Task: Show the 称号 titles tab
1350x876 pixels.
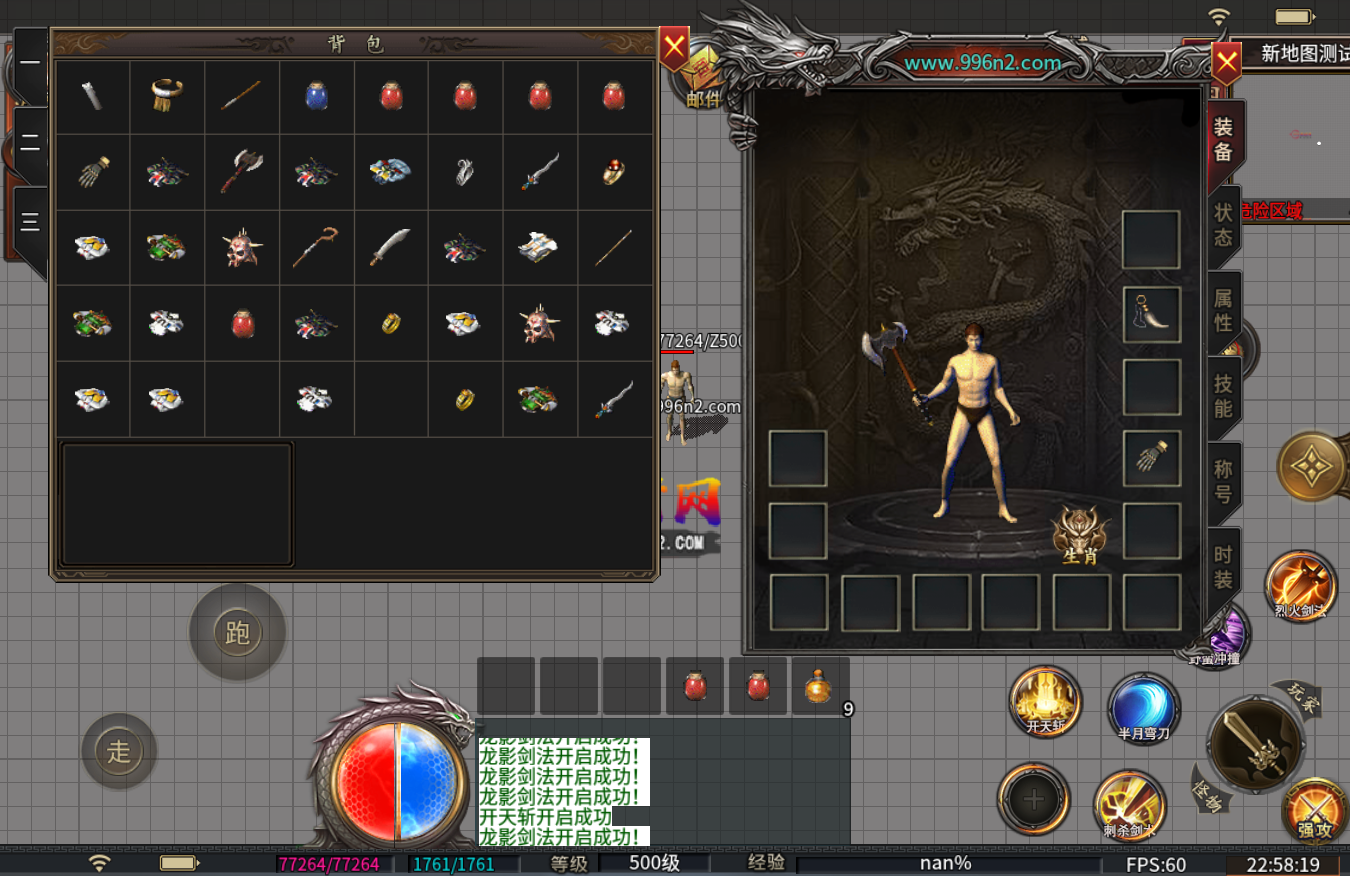Action: point(1224,481)
